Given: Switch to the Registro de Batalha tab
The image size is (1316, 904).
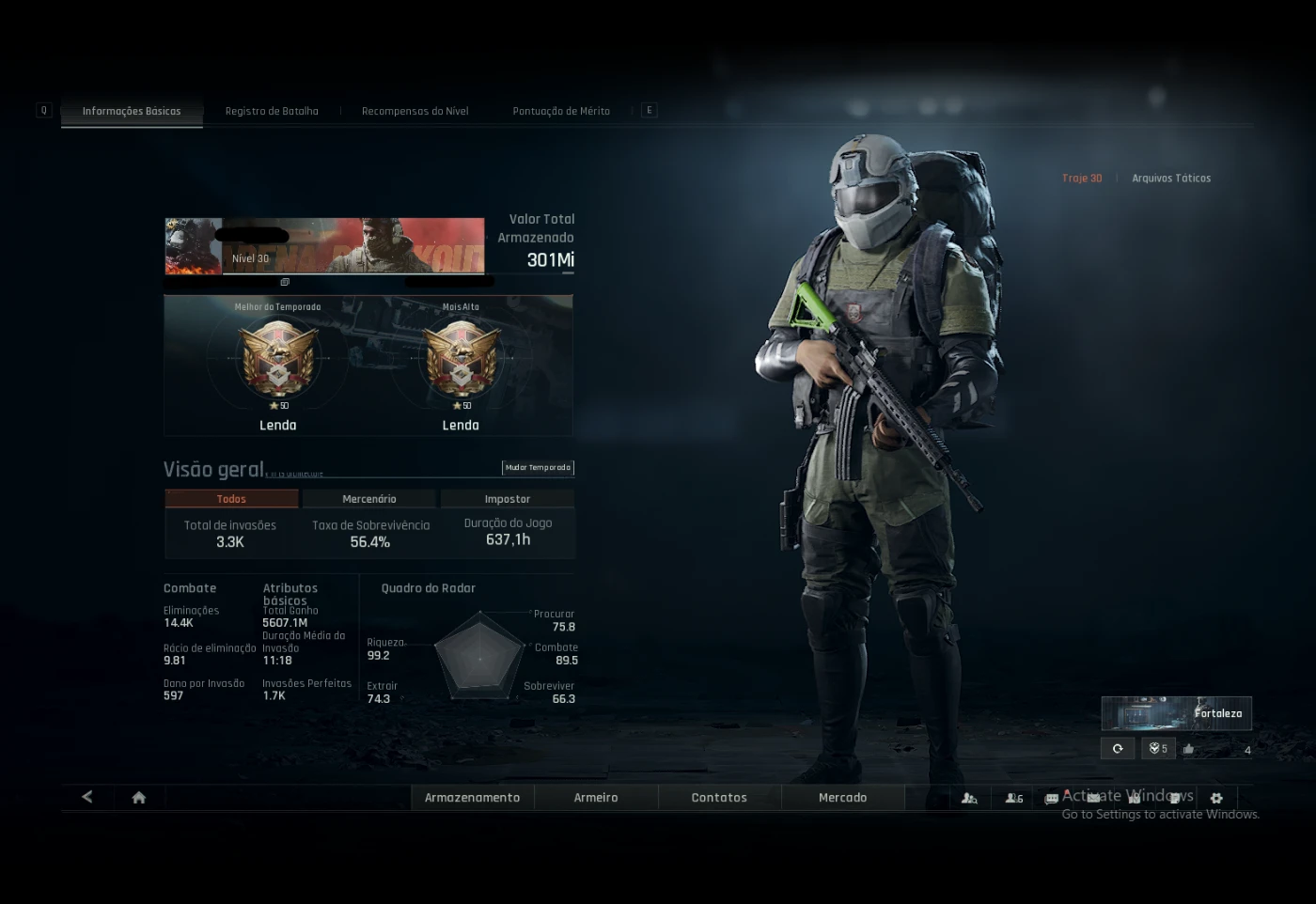Looking at the screenshot, I should 272,111.
